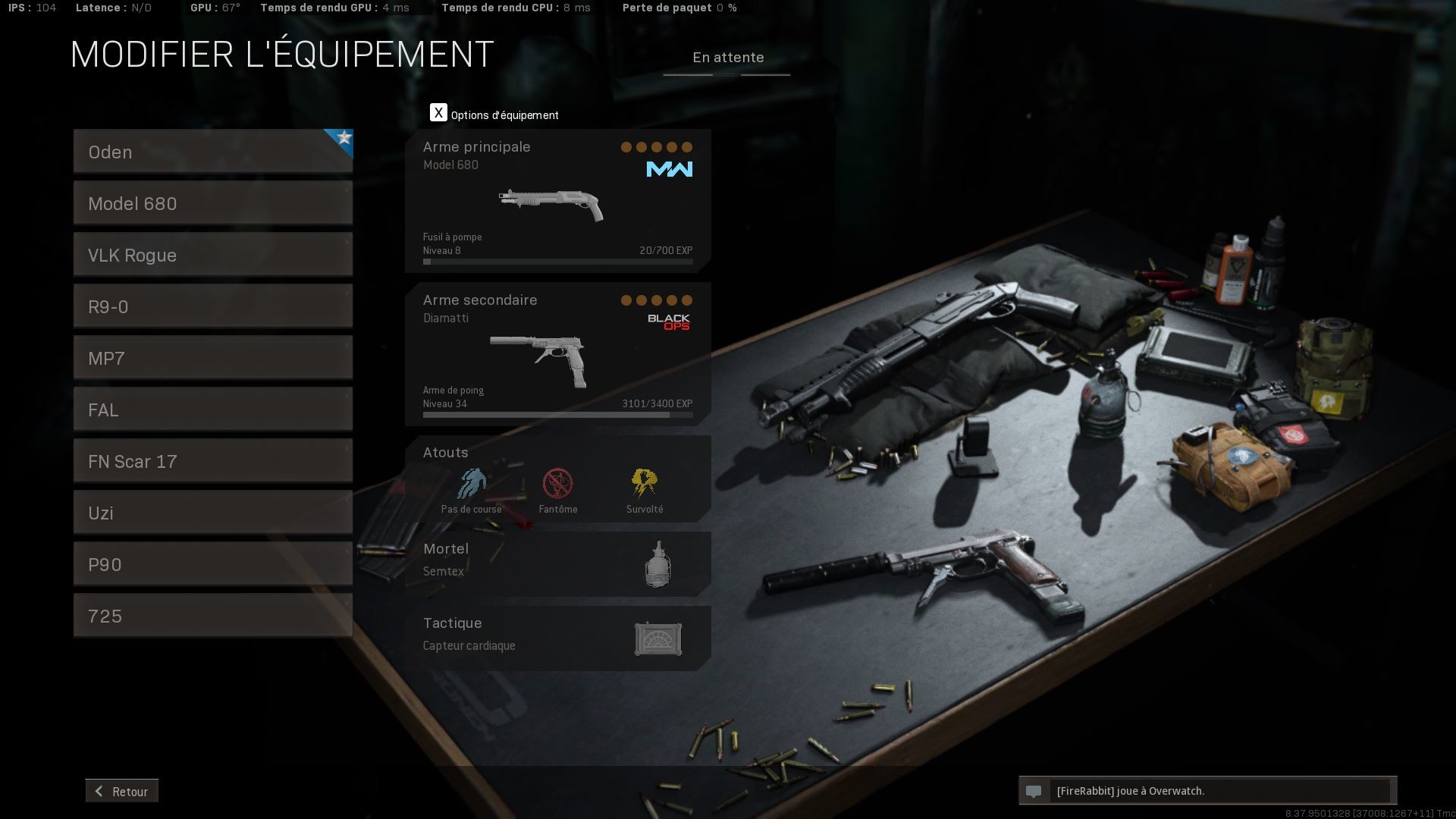The height and width of the screenshot is (819, 1456).
Task: Select the VLK Rogue loadout entry
Action: [x=212, y=255]
